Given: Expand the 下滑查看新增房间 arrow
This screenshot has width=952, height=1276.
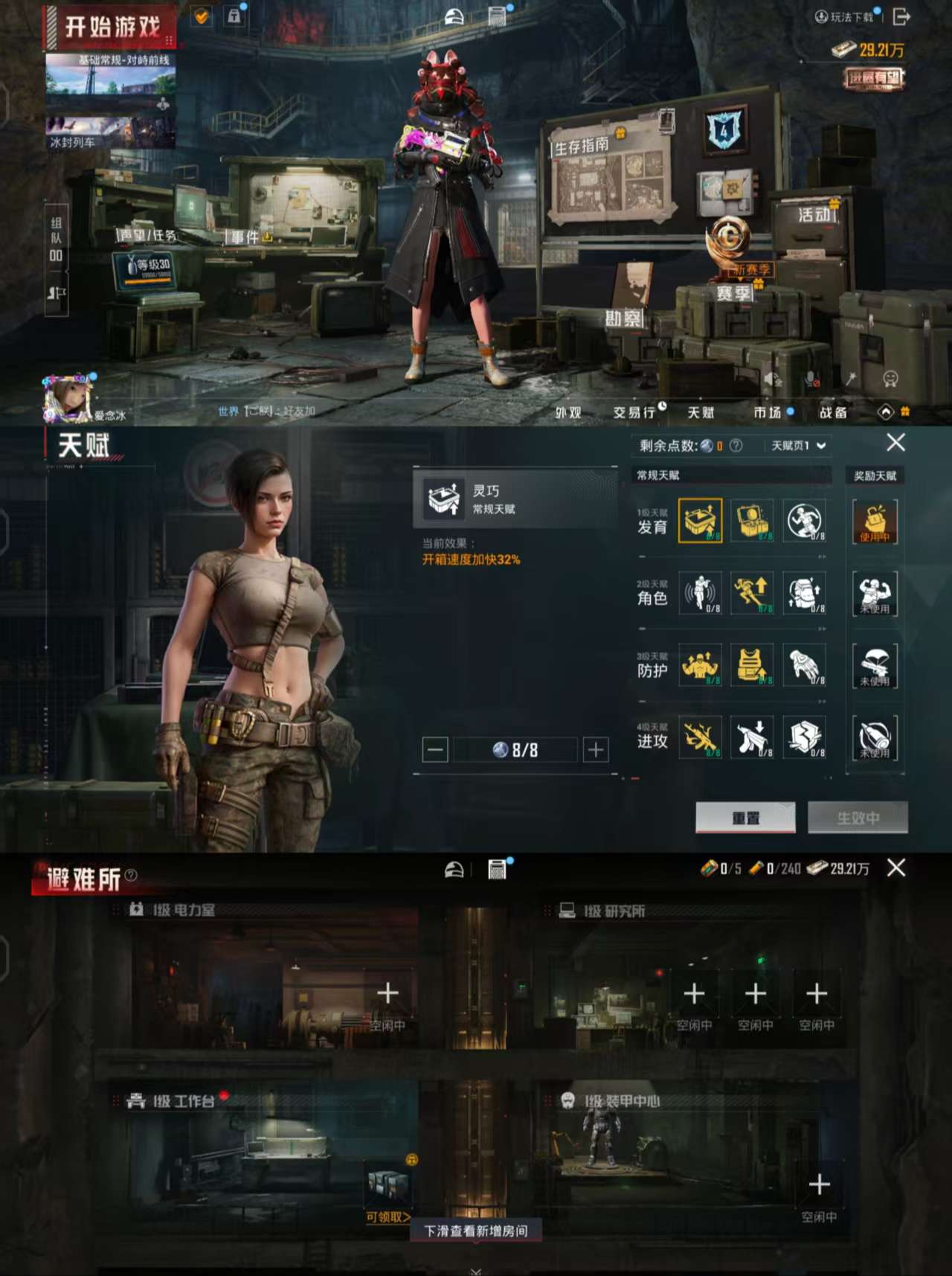Looking at the screenshot, I should [x=476, y=1269].
